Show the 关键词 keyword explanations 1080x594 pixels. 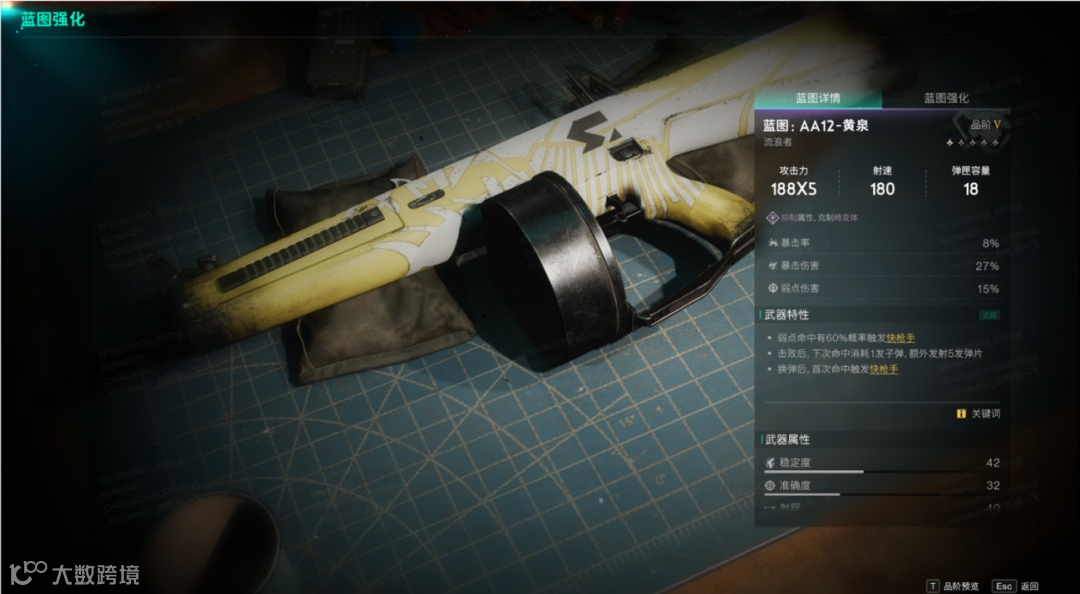click(978, 413)
